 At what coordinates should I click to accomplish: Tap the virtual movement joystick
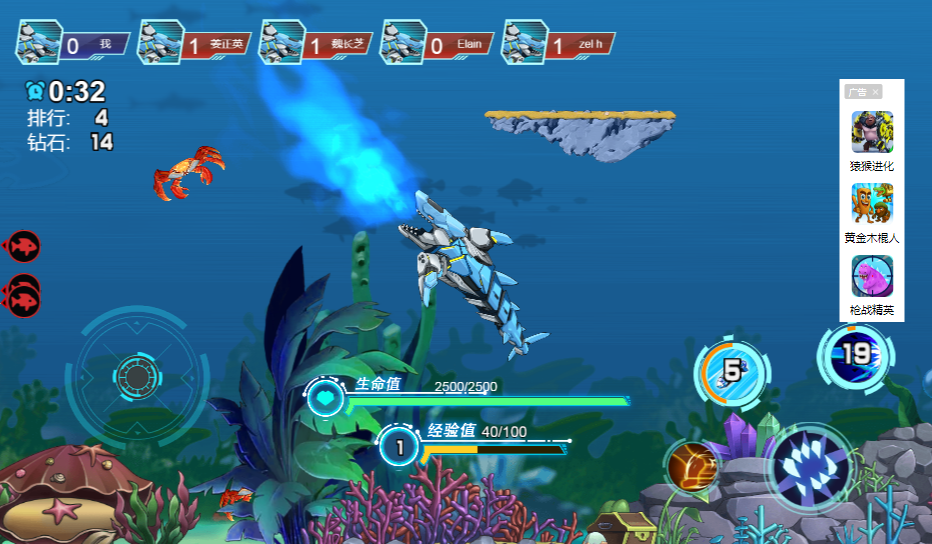click(136, 375)
